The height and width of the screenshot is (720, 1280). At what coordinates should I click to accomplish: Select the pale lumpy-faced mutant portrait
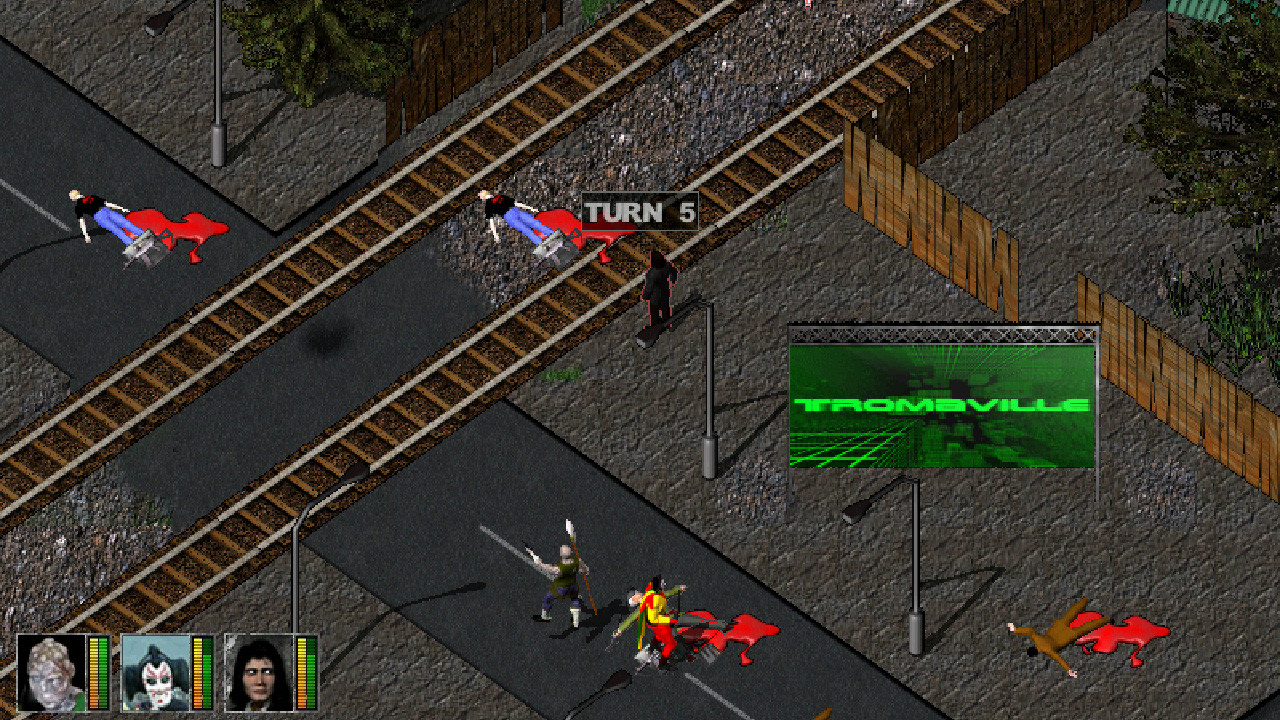click(52, 673)
